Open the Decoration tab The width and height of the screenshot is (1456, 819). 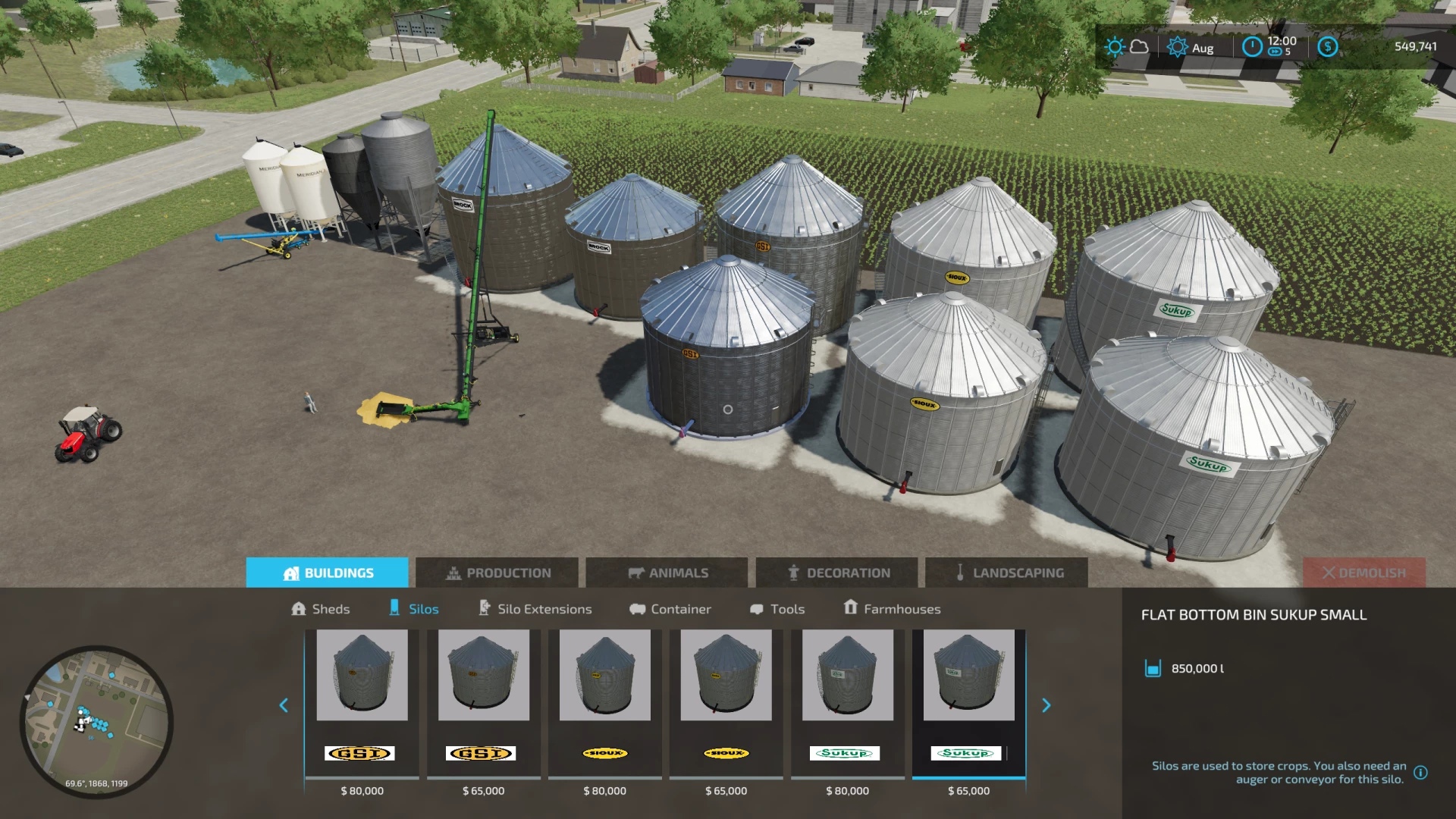coord(836,573)
